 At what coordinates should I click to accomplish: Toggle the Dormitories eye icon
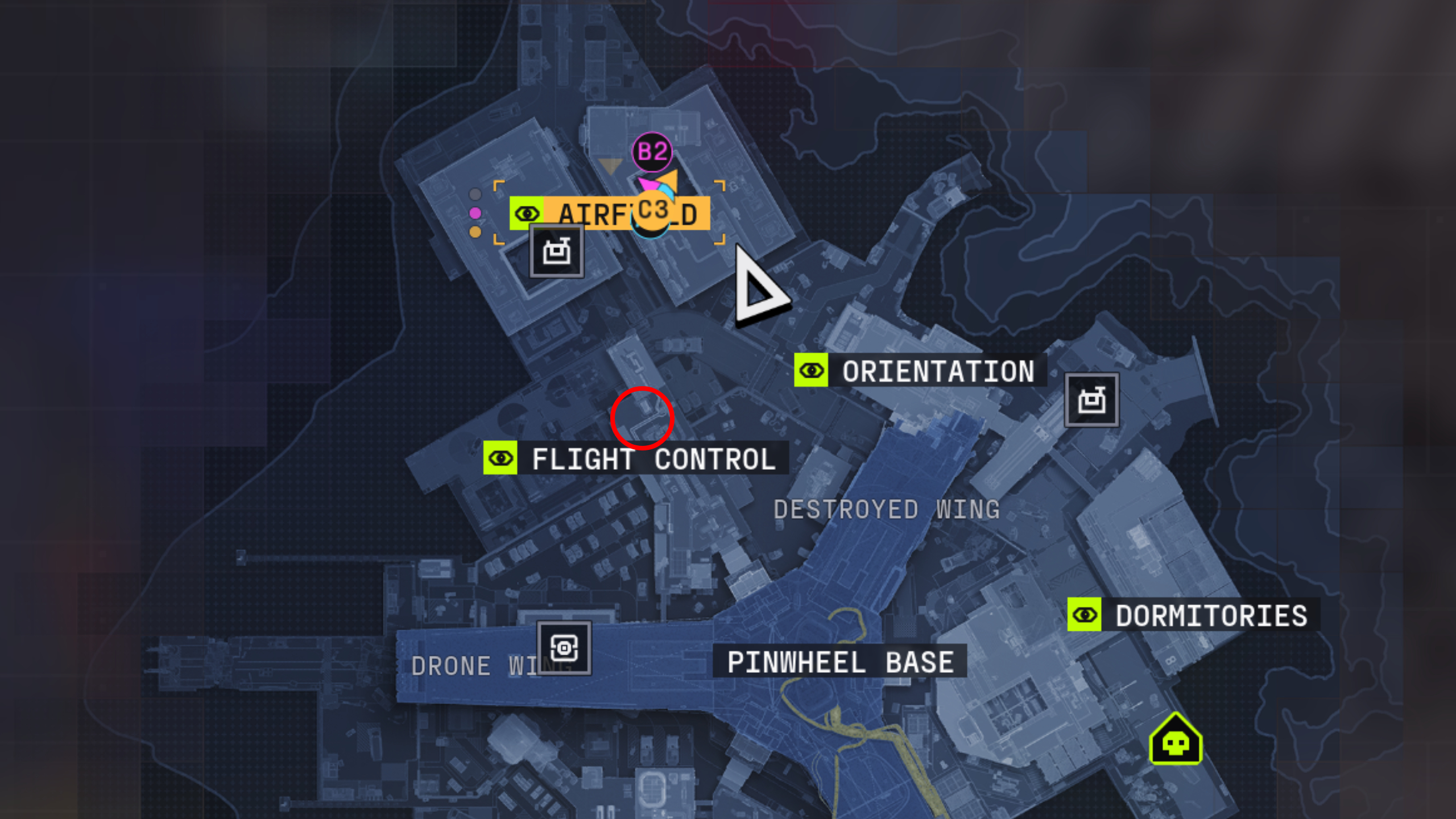[1084, 614]
